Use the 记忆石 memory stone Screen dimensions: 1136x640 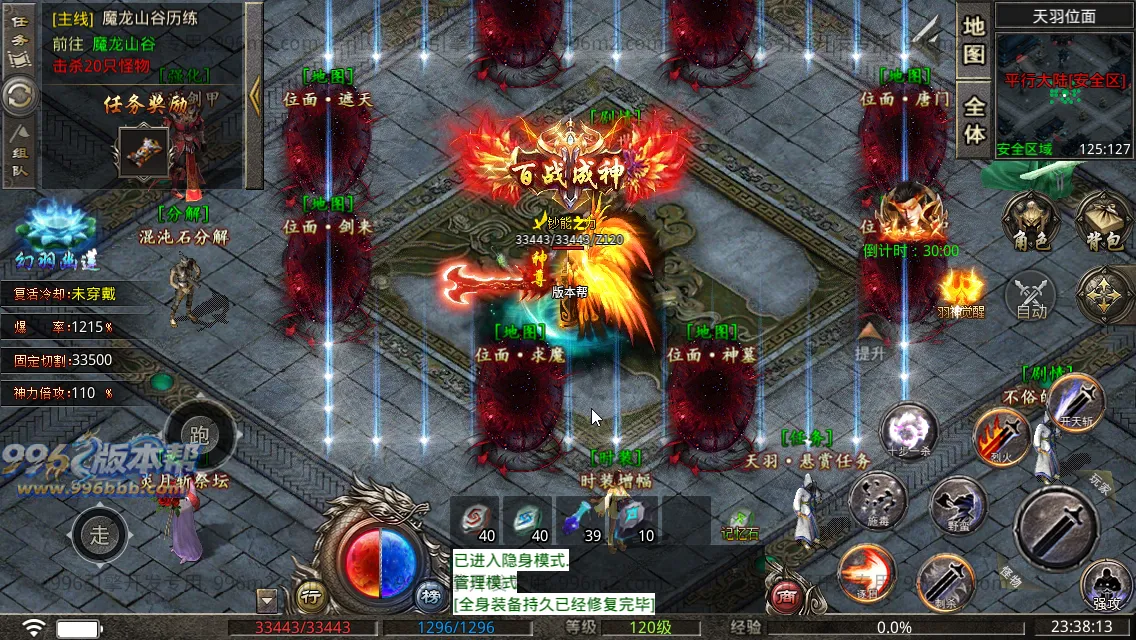[x=739, y=522]
